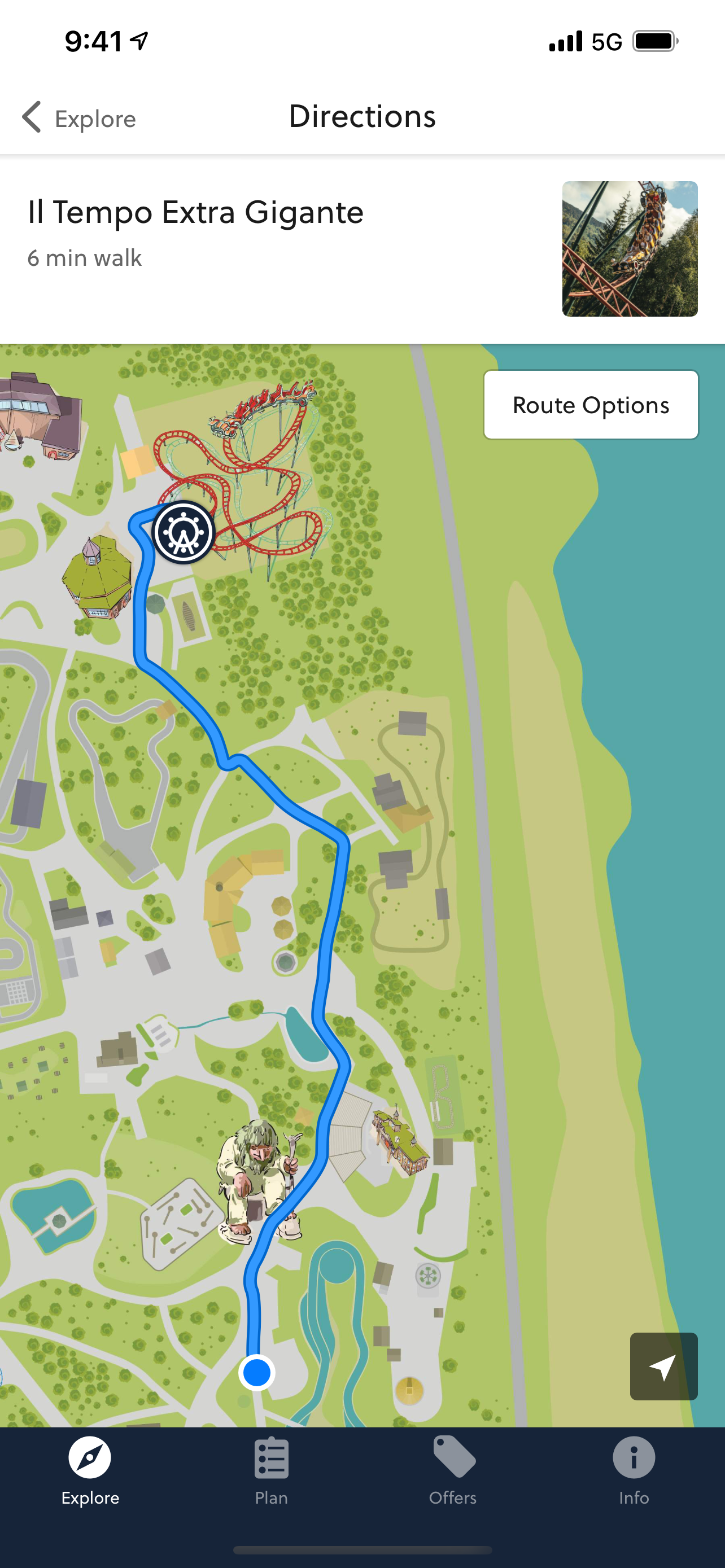Select the Explore tab
725x1568 pixels.
pyautogui.click(x=90, y=1471)
